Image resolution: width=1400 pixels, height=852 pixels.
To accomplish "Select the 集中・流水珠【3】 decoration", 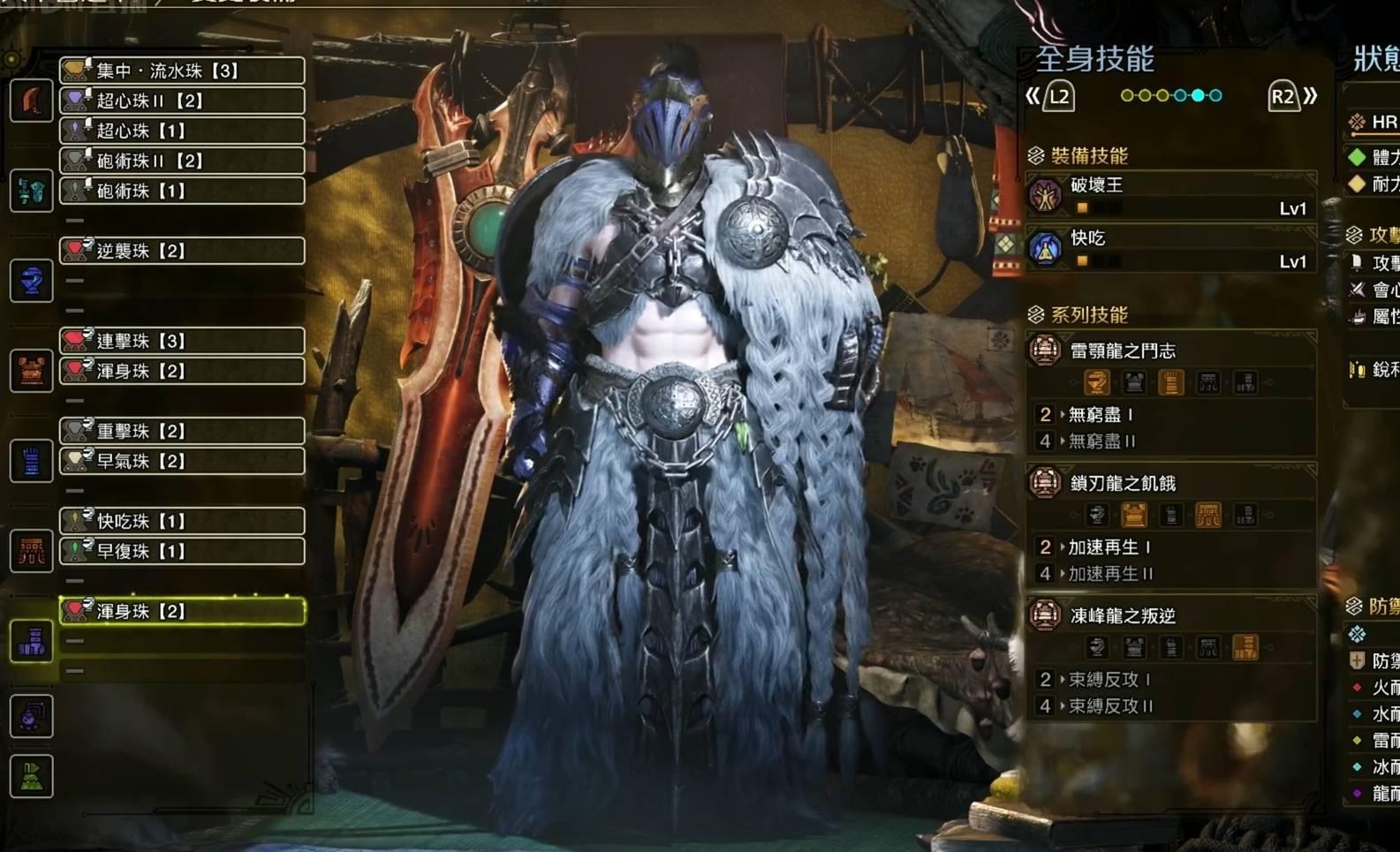I will pos(181,70).
